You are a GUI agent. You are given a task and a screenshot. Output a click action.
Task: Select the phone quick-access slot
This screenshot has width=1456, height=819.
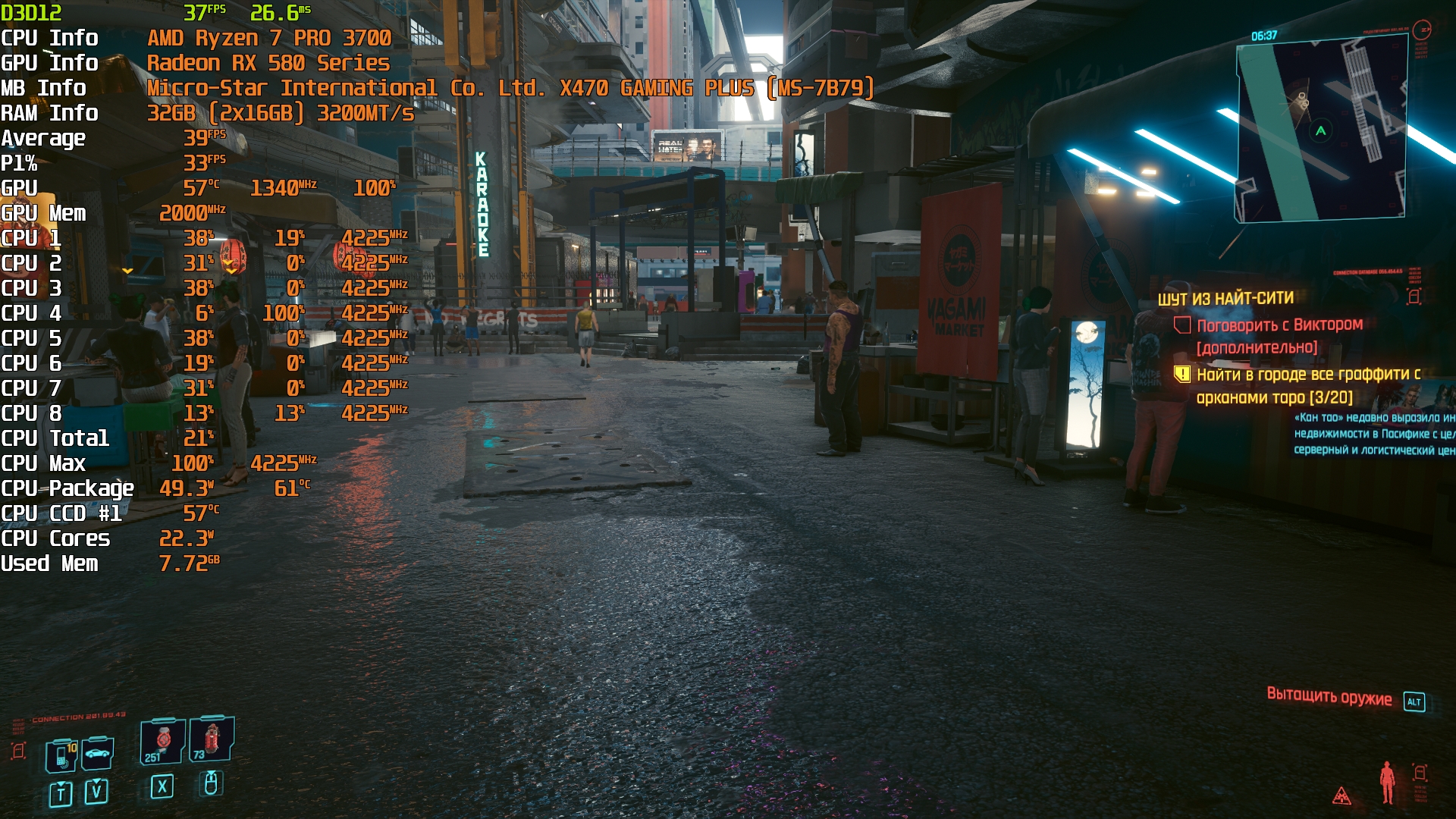click(62, 755)
